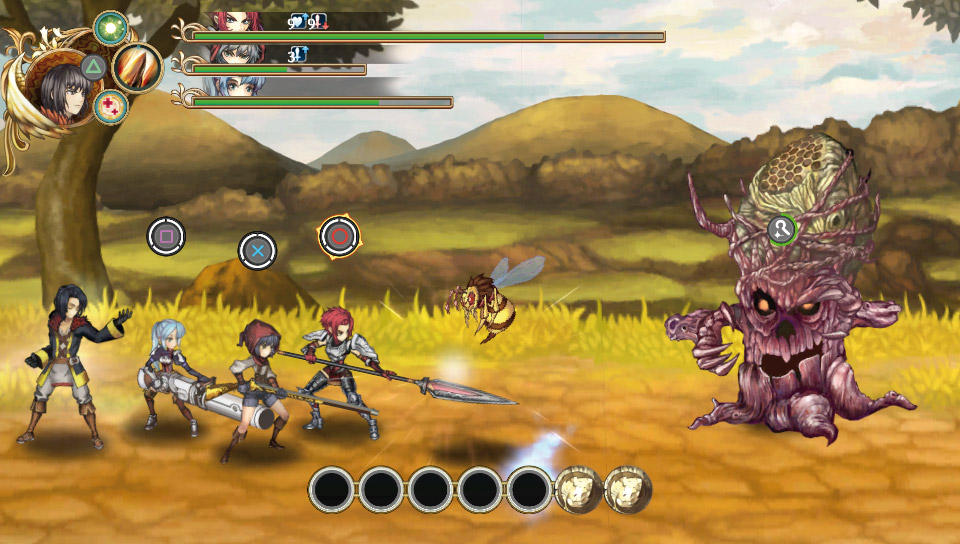Inspect the heart buff status icon
Image resolution: width=960 pixels, height=544 pixels.
[297, 21]
